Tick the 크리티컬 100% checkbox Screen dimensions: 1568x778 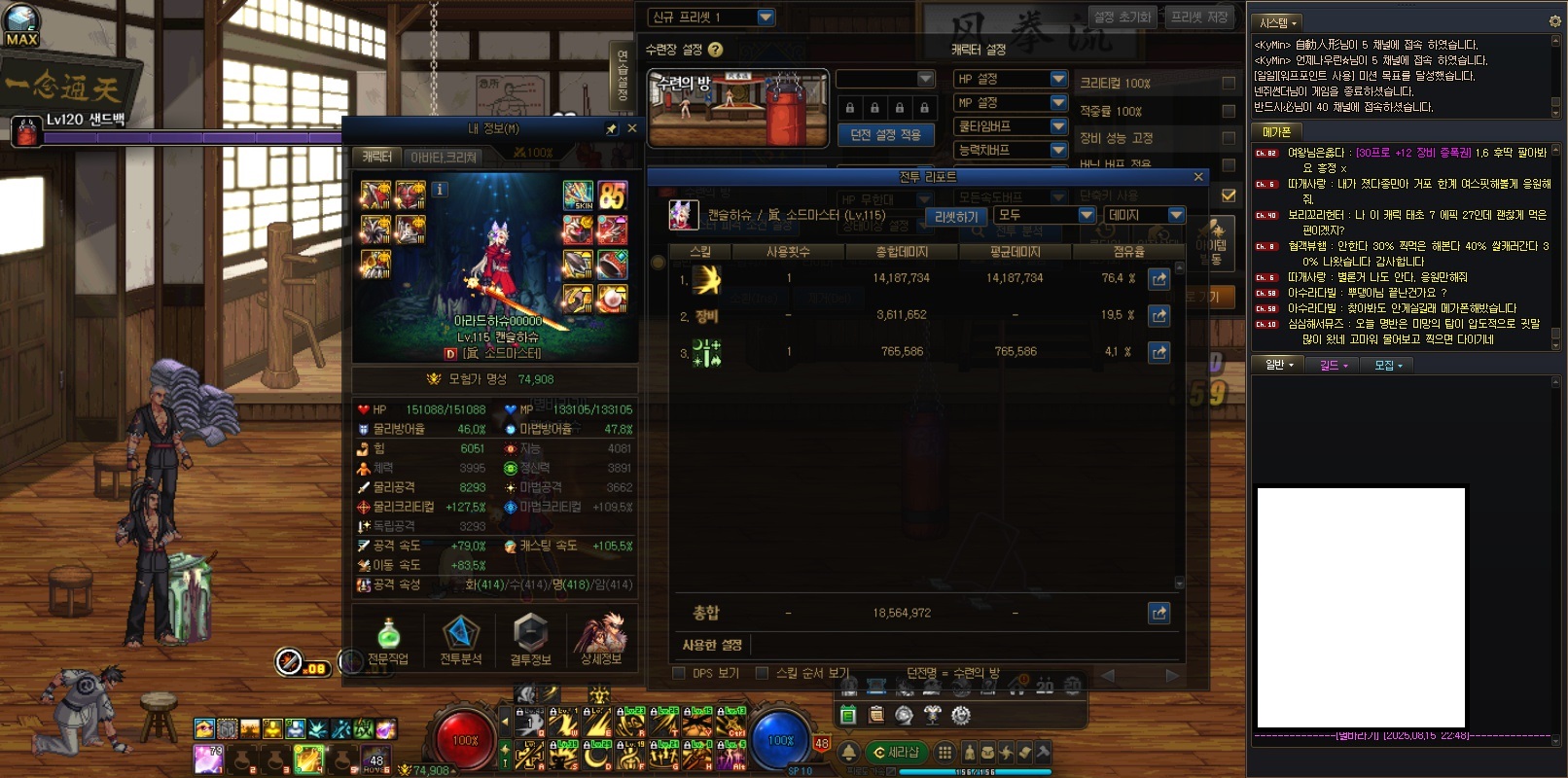(x=1229, y=84)
